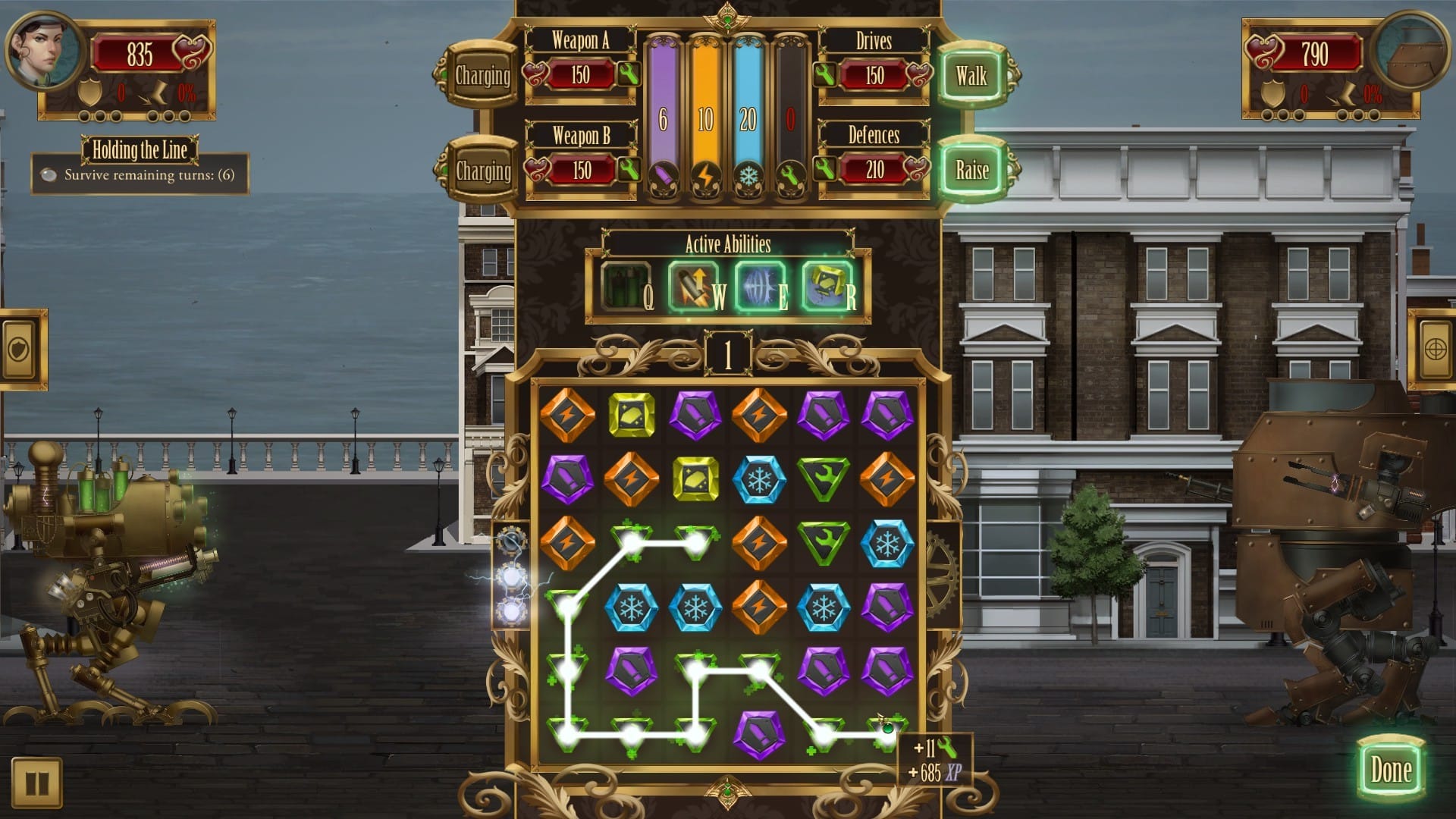The image size is (1456, 819).
Task: Pause the game with the pause button
Action: point(36,782)
